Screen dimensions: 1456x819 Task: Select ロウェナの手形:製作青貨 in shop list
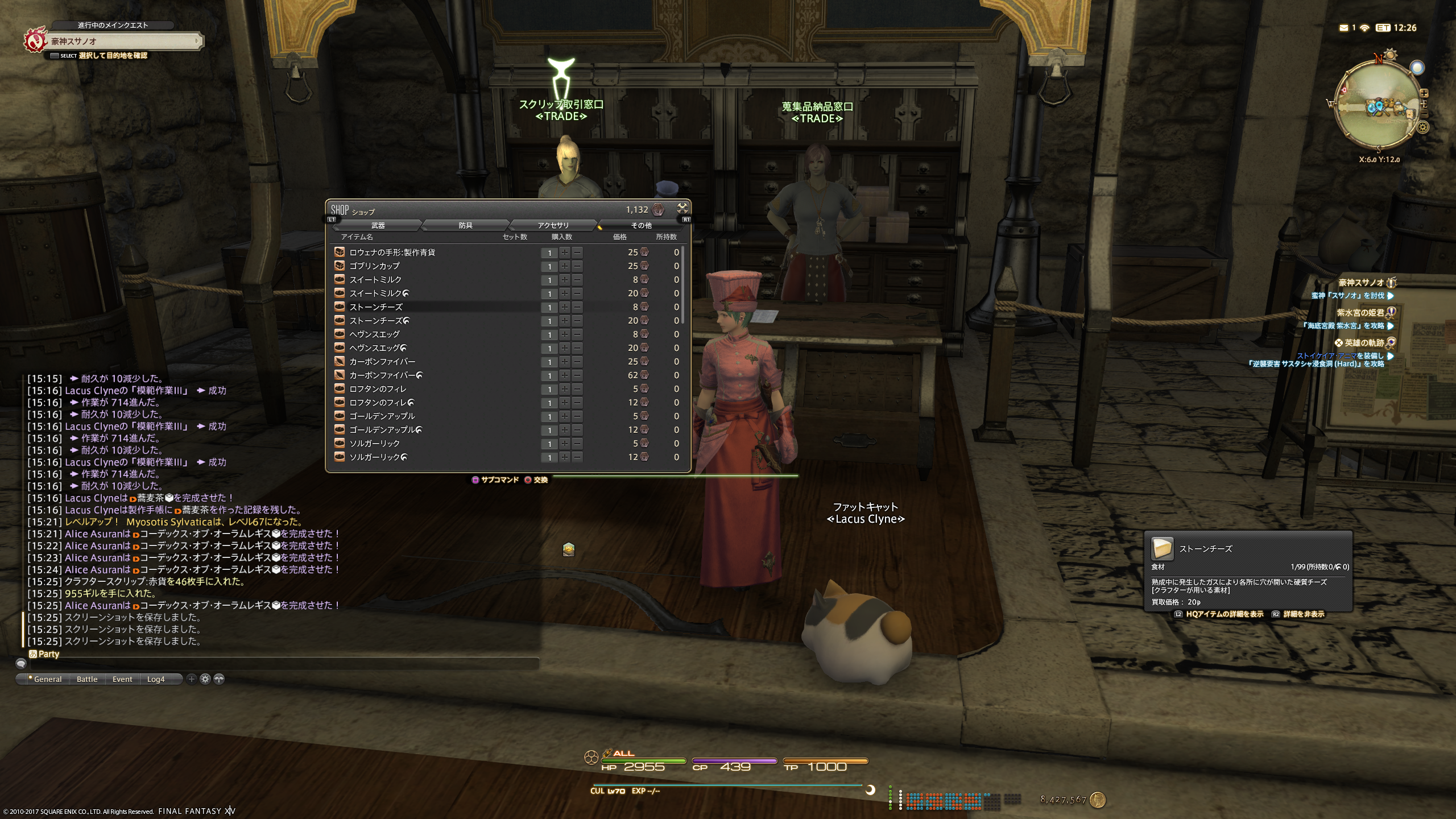pyautogui.click(x=392, y=252)
